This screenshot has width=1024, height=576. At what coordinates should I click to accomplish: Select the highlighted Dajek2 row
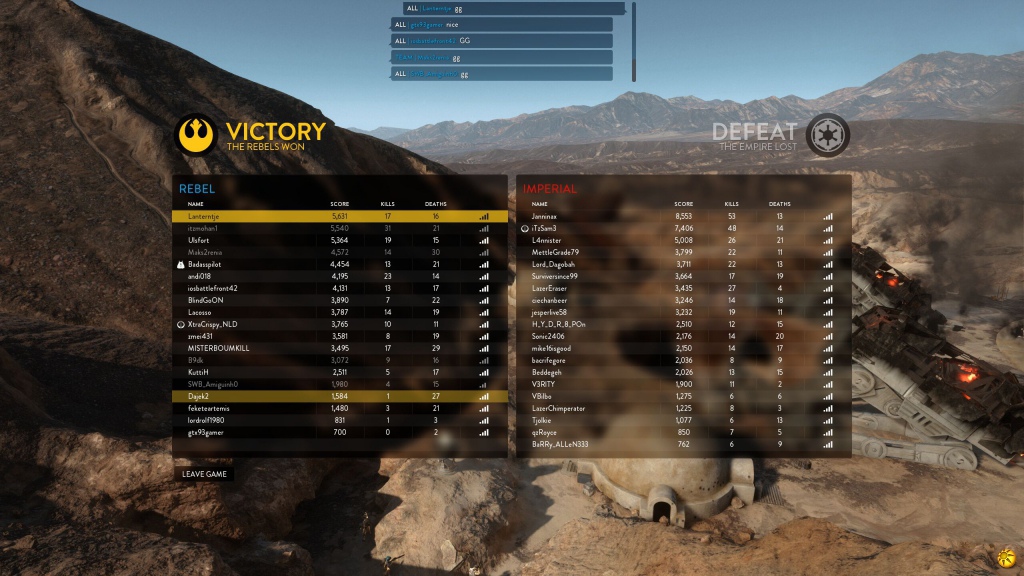(340, 396)
